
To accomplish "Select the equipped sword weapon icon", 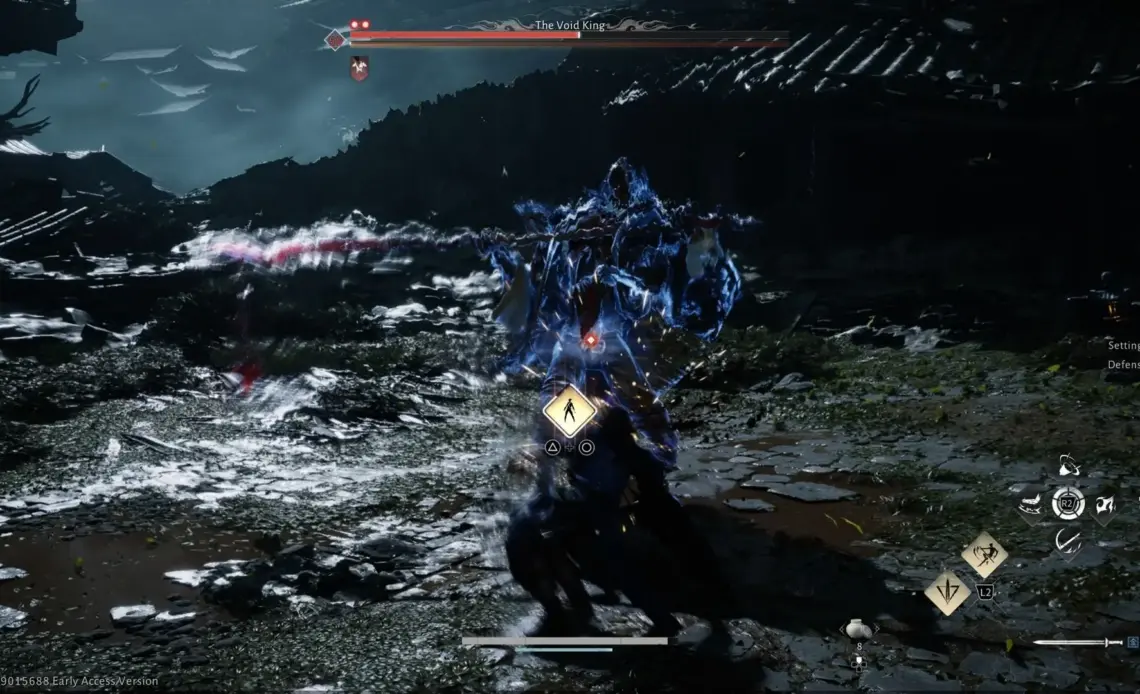I will click(1078, 643).
